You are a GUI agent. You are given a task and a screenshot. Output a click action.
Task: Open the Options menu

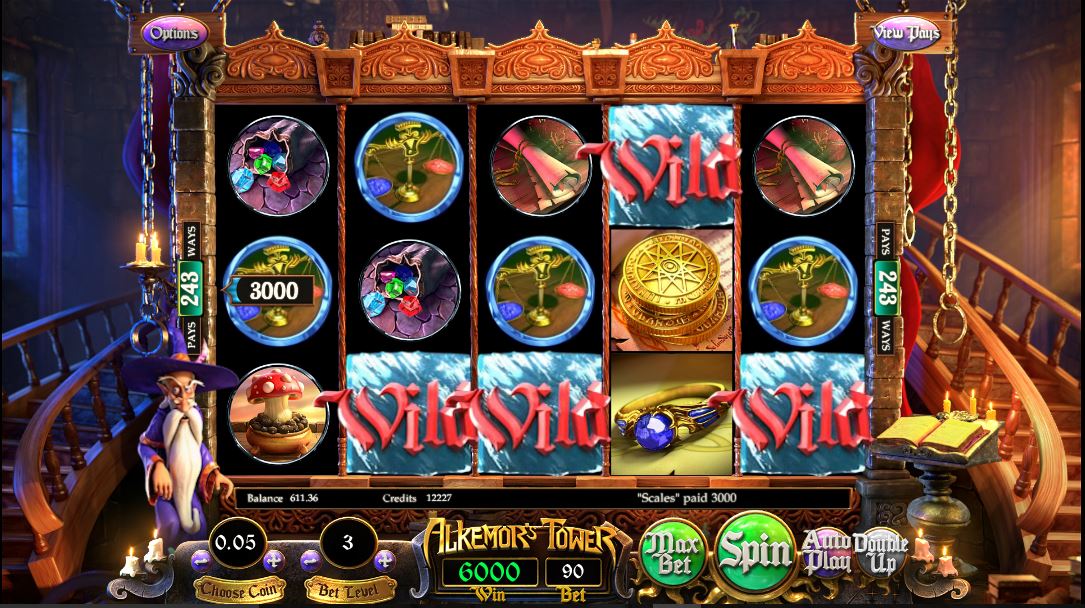click(174, 32)
